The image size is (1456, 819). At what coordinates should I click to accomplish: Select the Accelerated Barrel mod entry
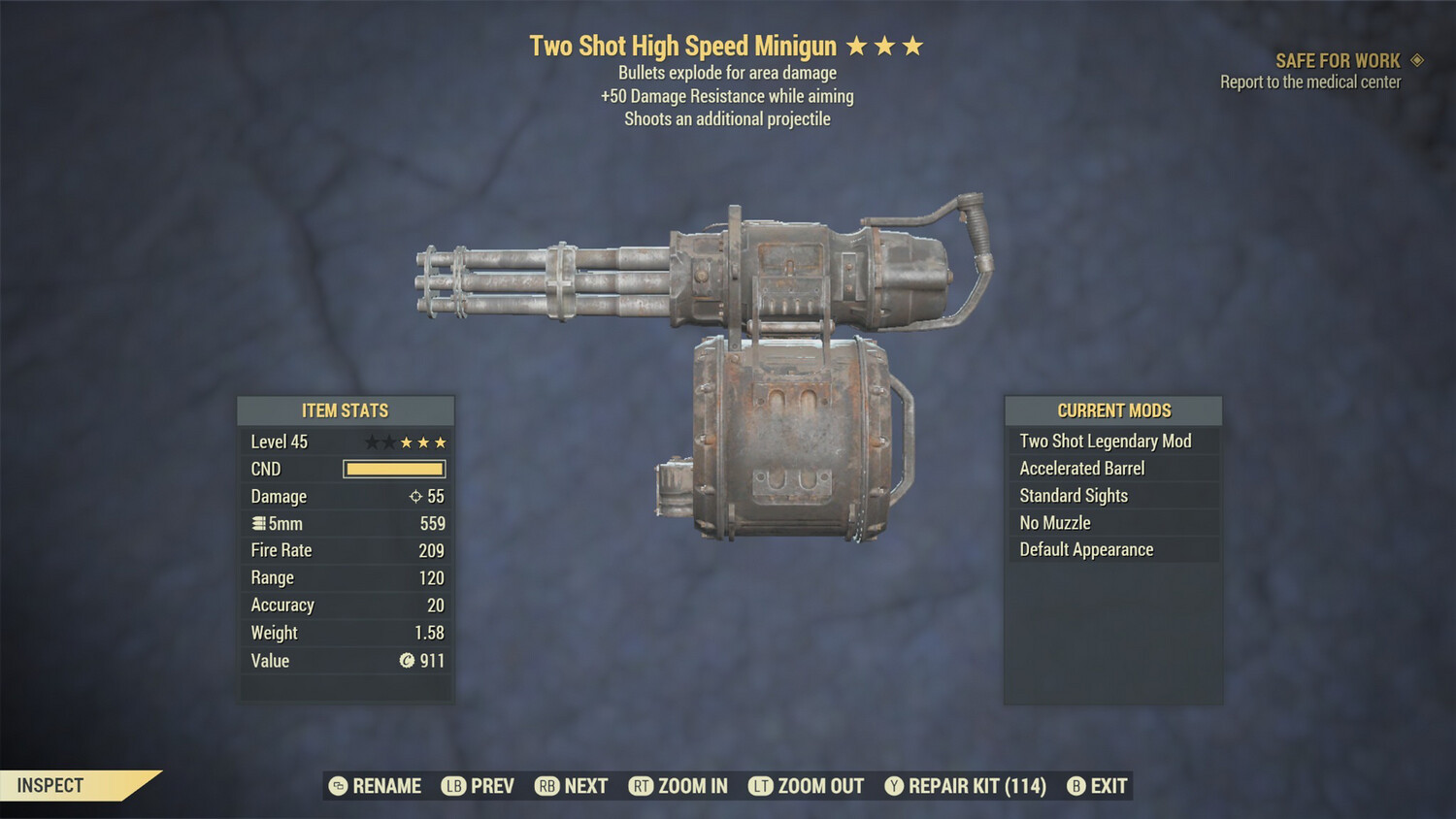click(x=1080, y=468)
